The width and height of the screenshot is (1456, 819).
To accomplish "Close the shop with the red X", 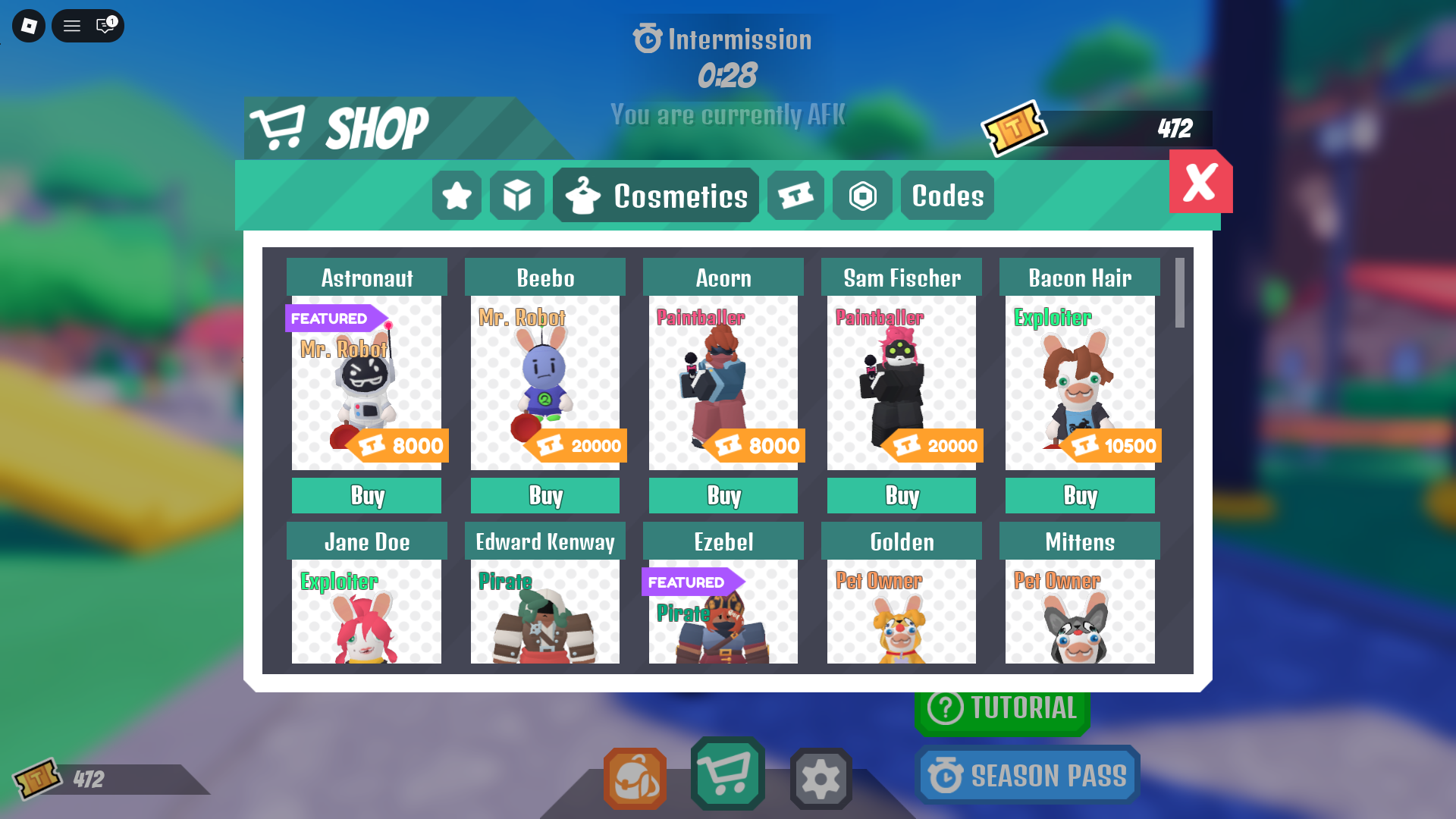I will click(x=1200, y=181).
